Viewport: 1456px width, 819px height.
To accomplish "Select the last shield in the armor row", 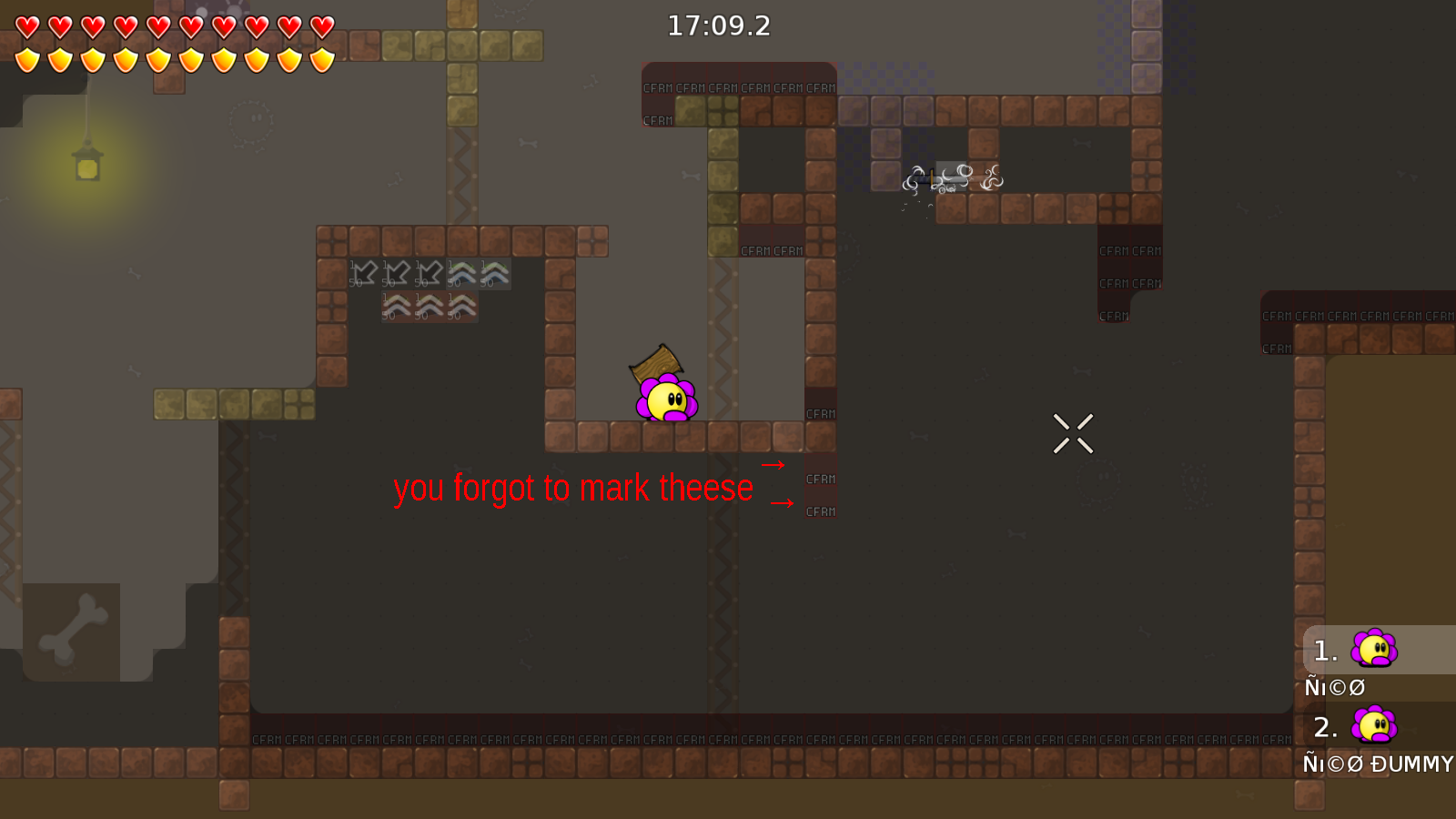I will (x=320, y=59).
